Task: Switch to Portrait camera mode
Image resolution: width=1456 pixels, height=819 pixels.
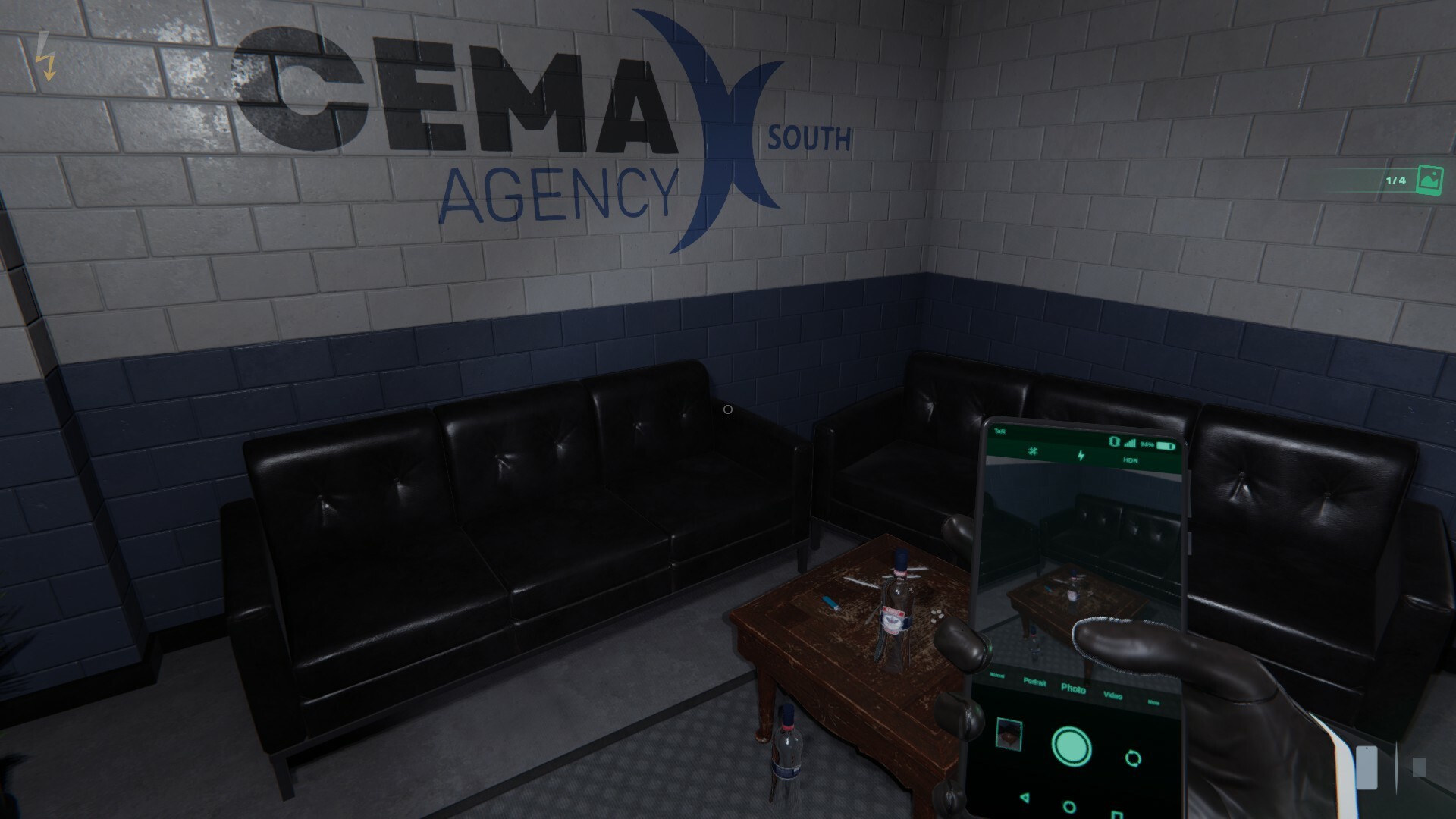Action: click(1035, 682)
